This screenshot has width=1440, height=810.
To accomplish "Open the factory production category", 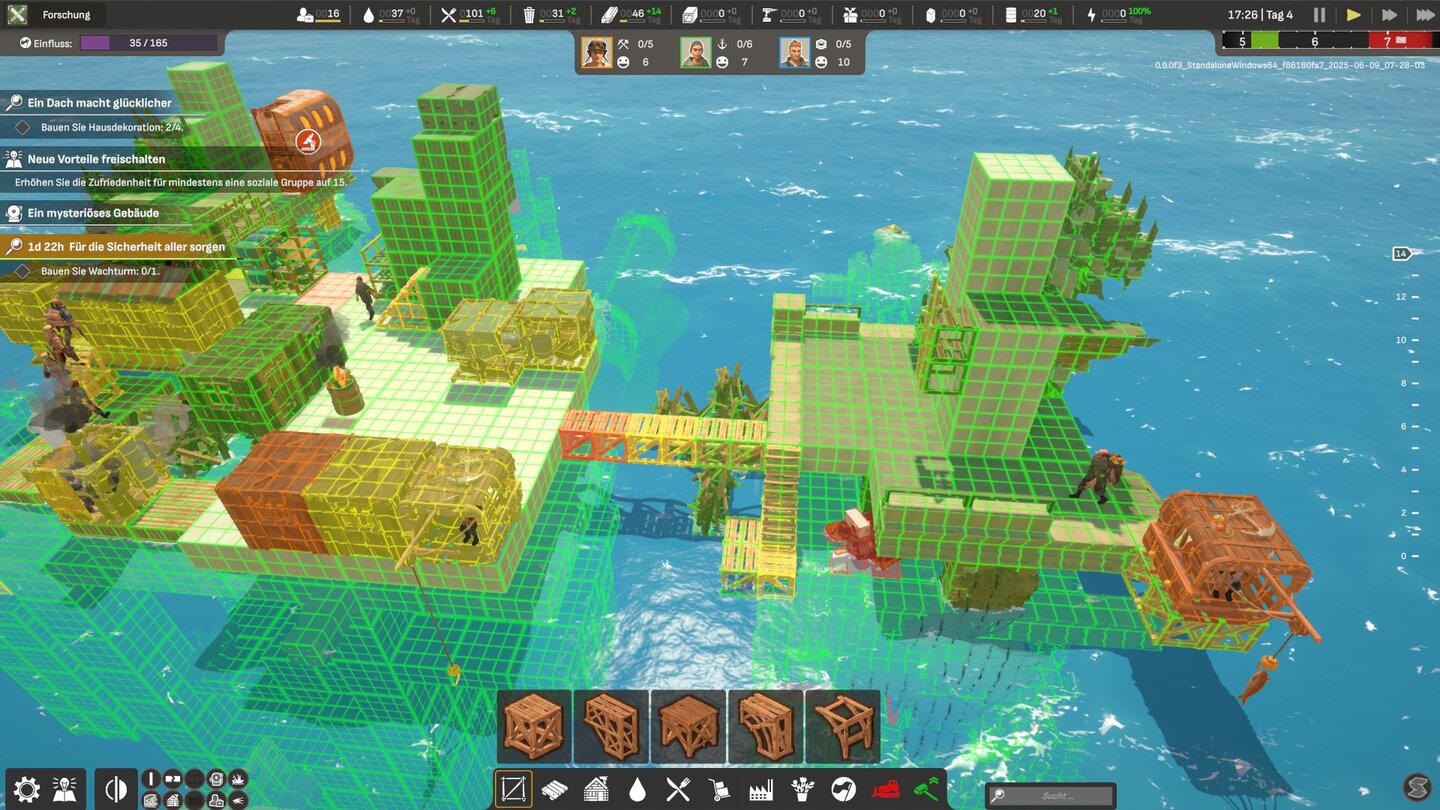I will click(x=761, y=789).
